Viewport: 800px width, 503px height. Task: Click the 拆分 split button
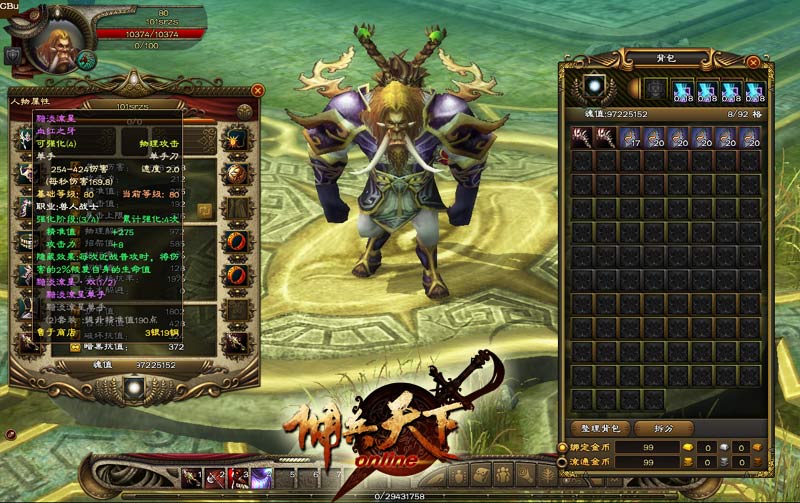click(651, 428)
